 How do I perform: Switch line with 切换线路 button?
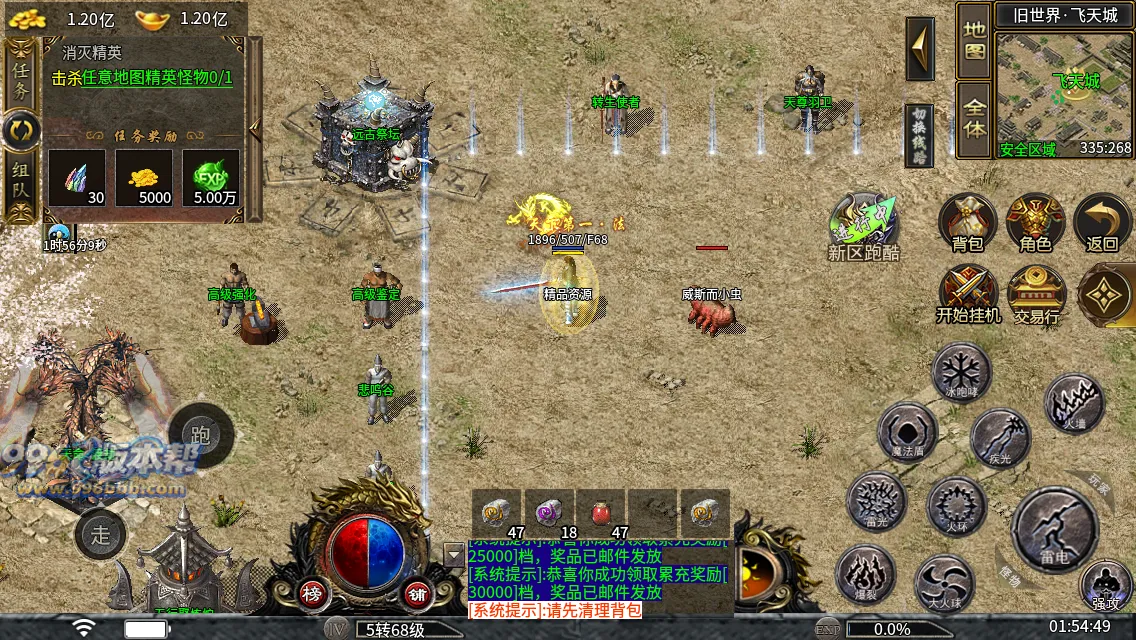coord(919,135)
